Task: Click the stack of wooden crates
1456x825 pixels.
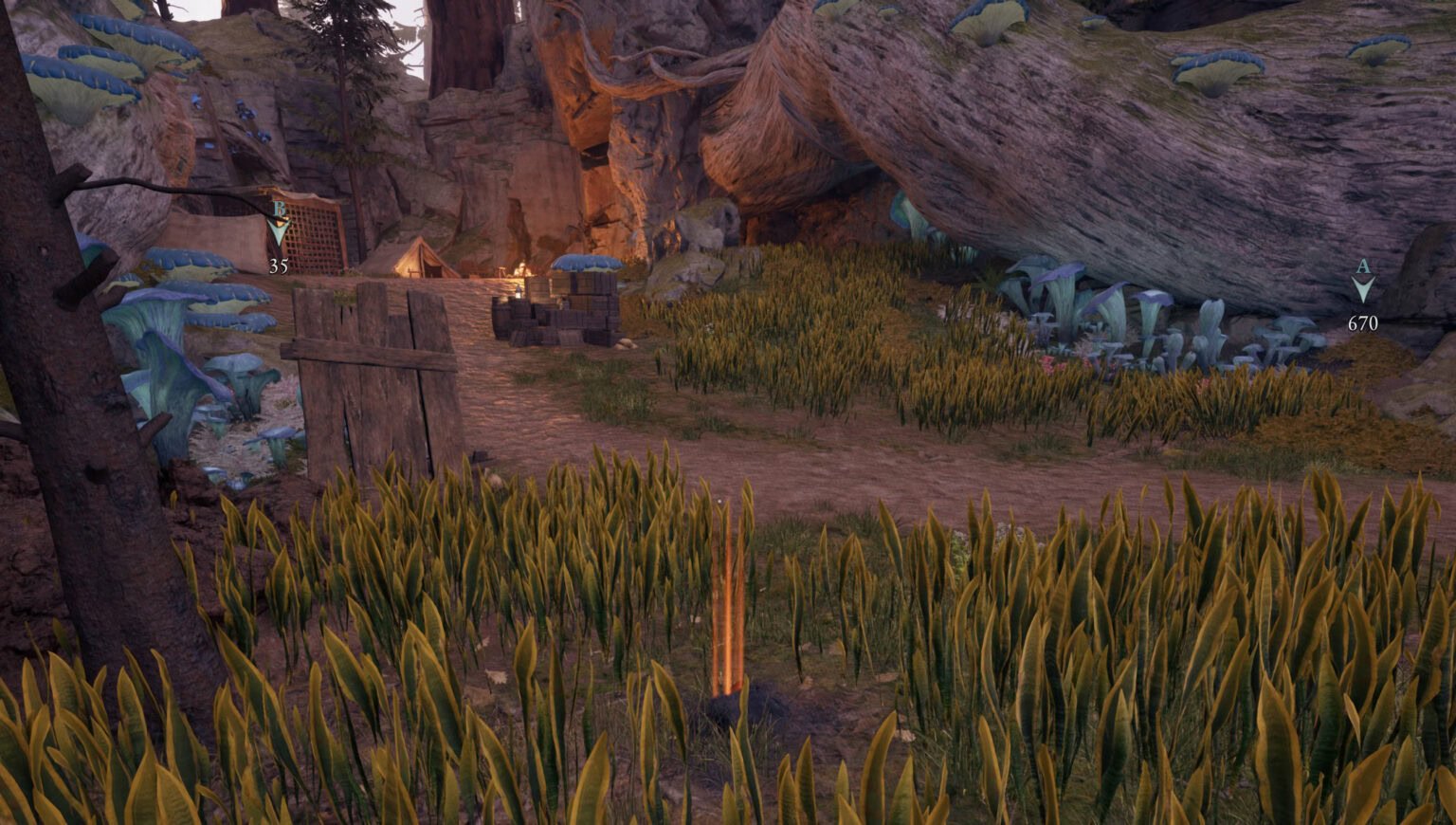Action: [x=547, y=313]
